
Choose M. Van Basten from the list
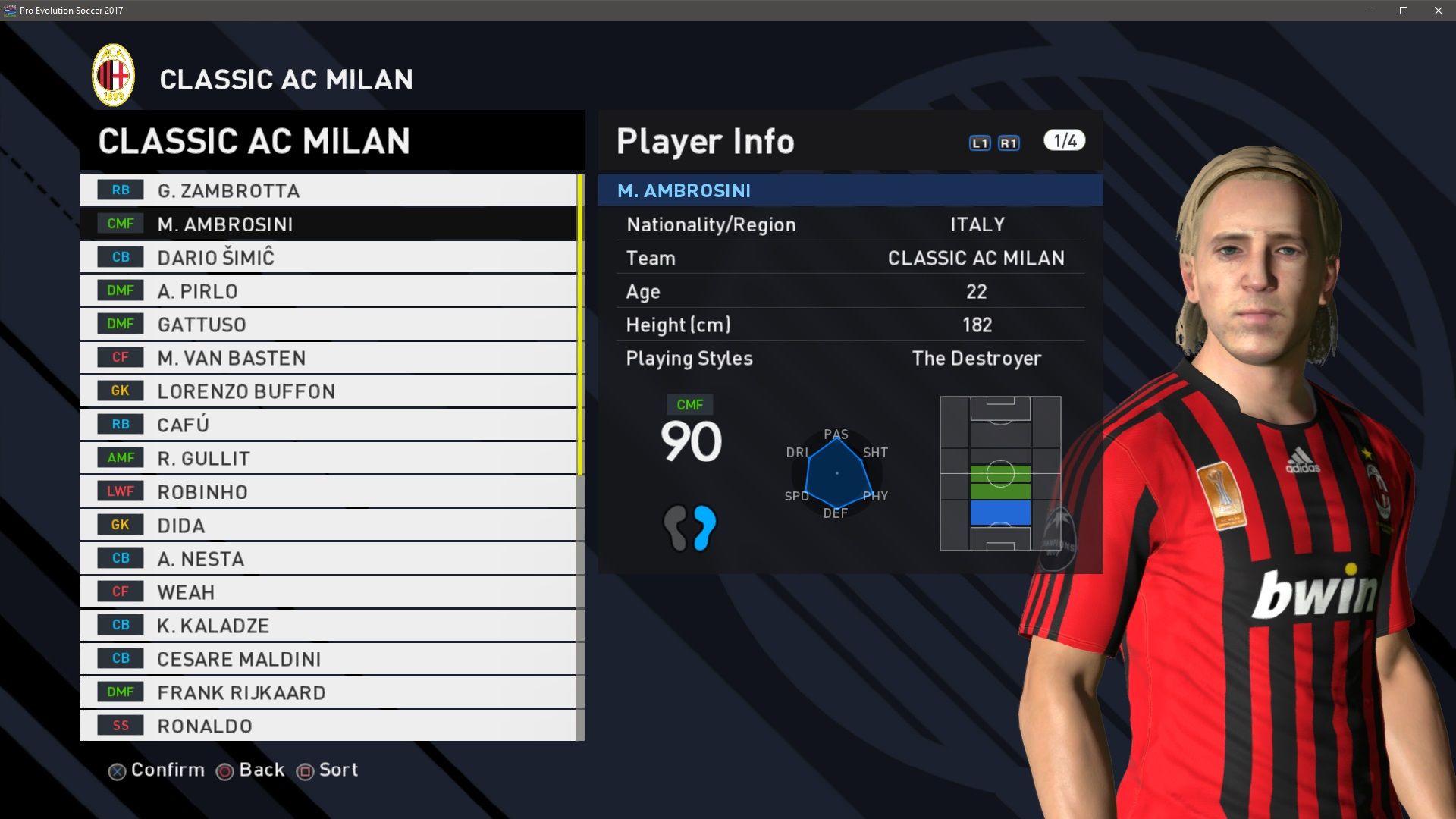(x=327, y=357)
